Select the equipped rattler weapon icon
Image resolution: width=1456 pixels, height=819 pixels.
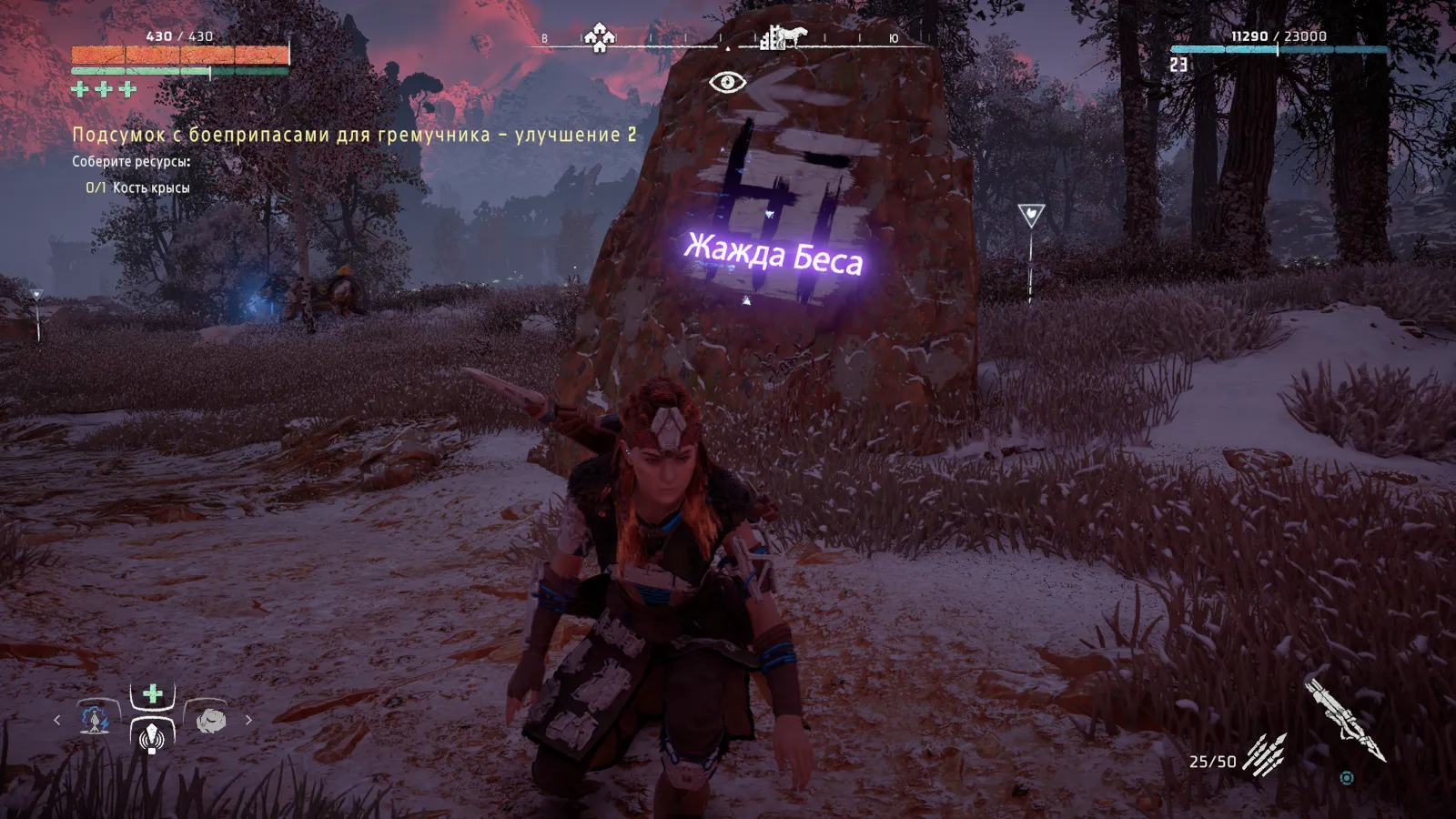[x=1343, y=717]
